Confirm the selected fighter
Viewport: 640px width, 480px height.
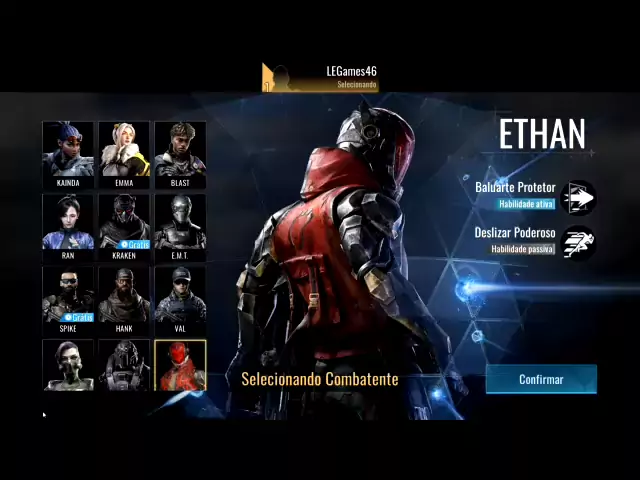point(541,379)
